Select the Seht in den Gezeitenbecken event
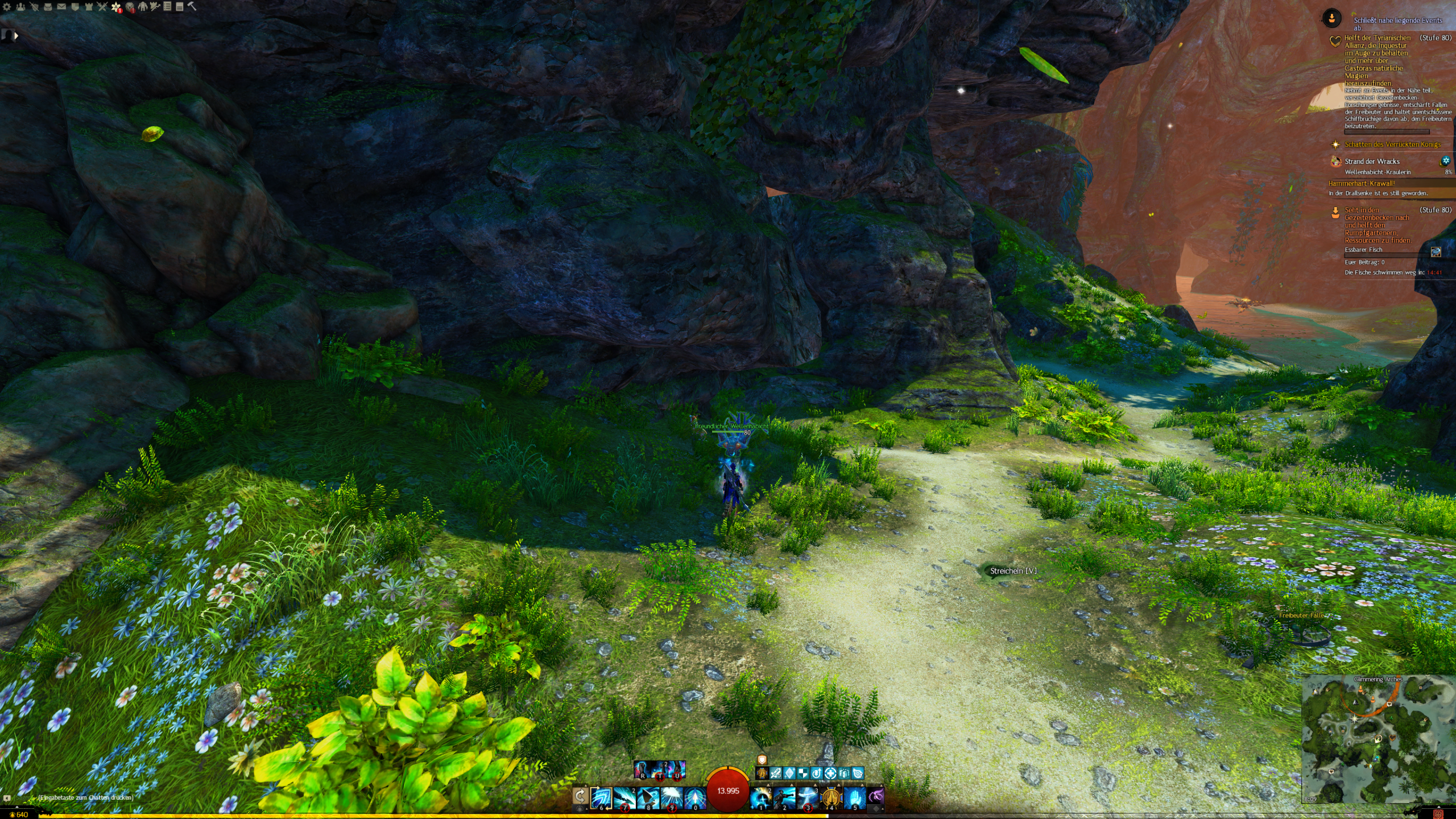Screen dimensions: 1456x819 [x=1376, y=225]
